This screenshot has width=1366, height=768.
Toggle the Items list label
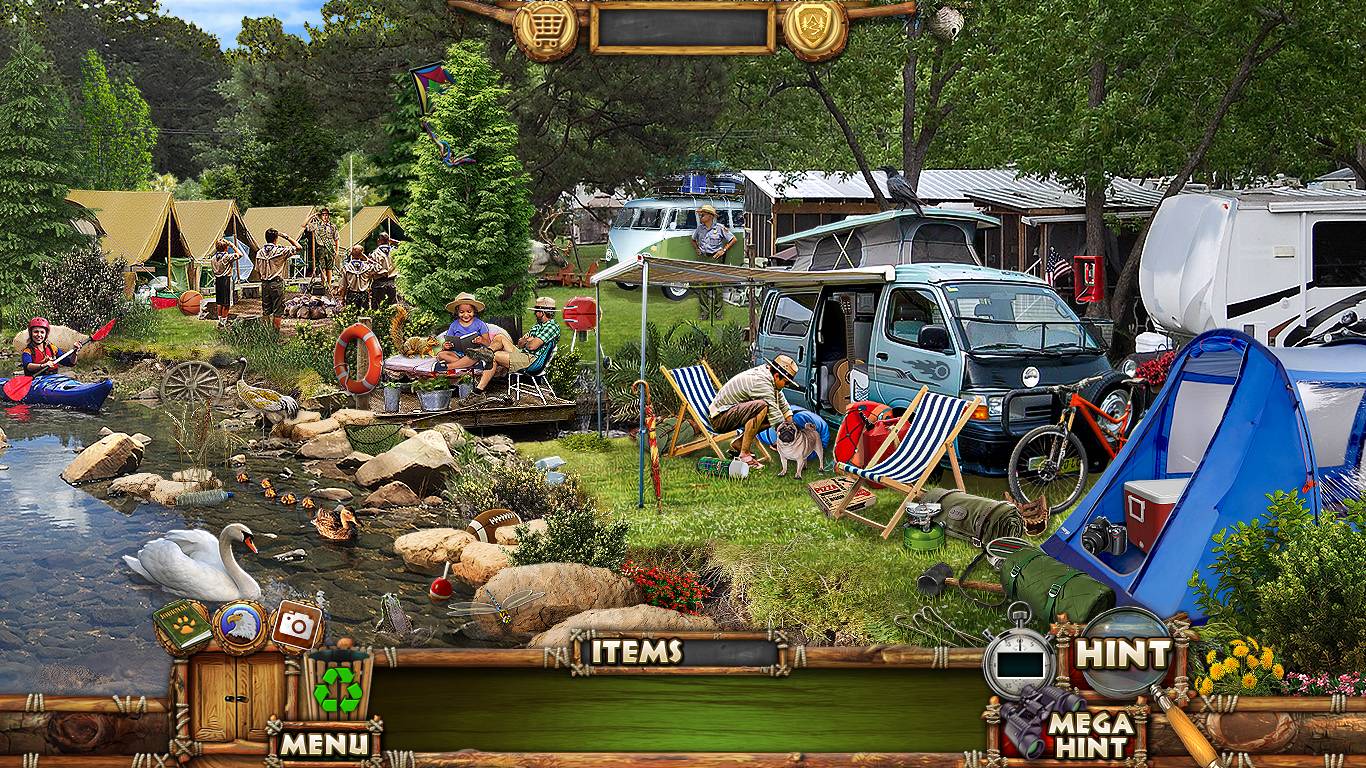coord(636,652)
